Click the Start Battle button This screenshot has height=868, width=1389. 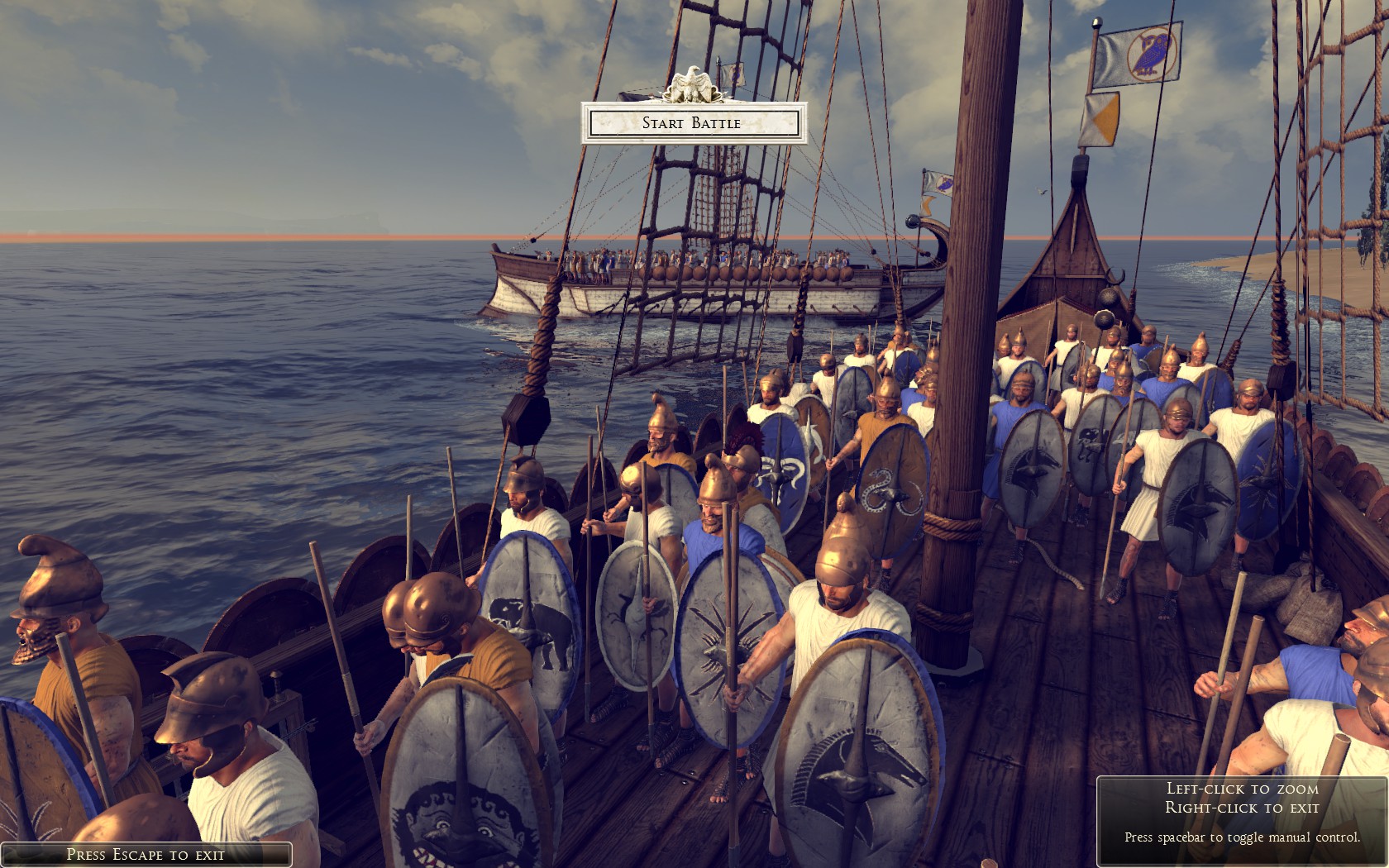(x=693, y=123)
